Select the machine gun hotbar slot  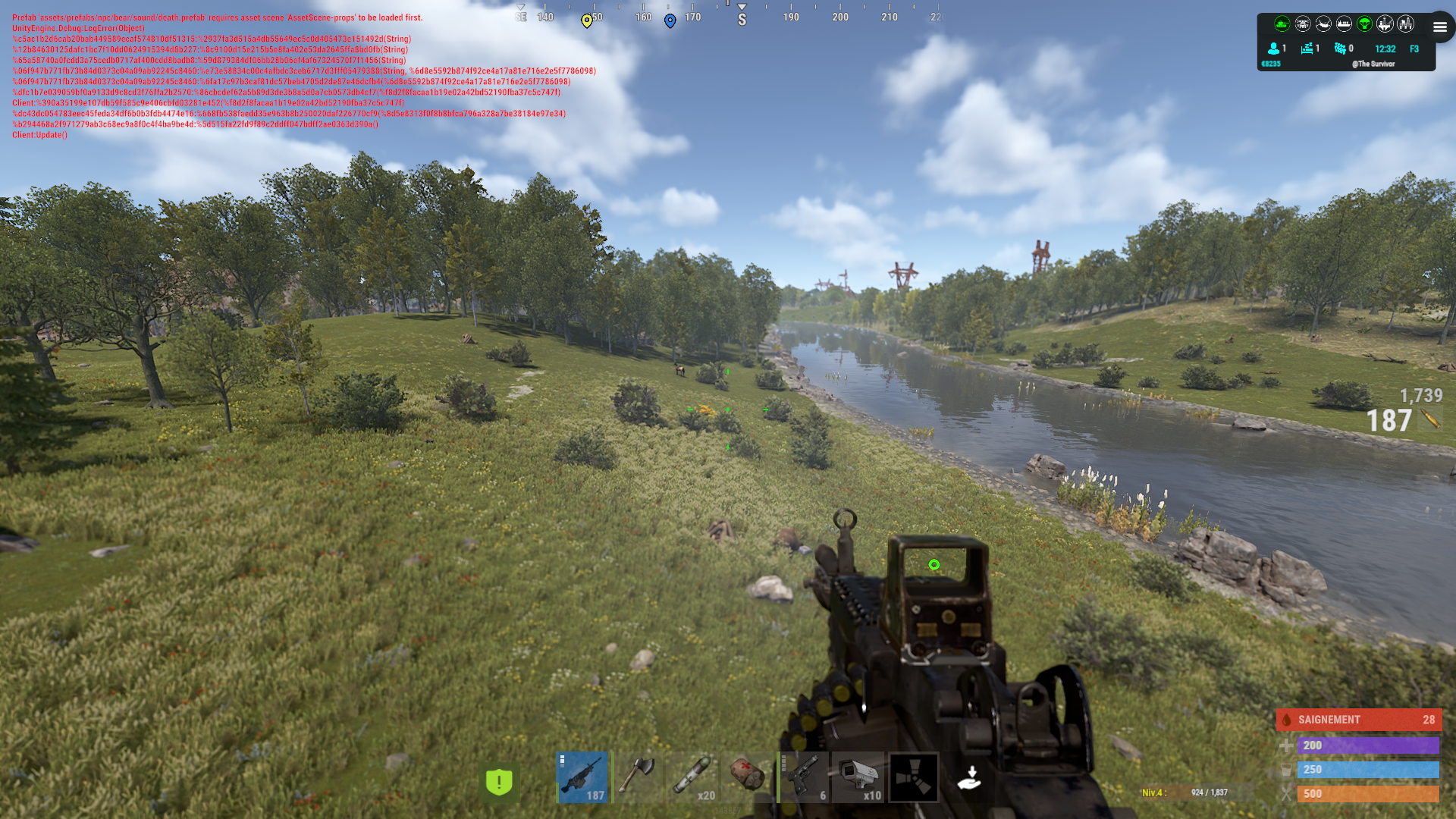[x=582, y=777]
